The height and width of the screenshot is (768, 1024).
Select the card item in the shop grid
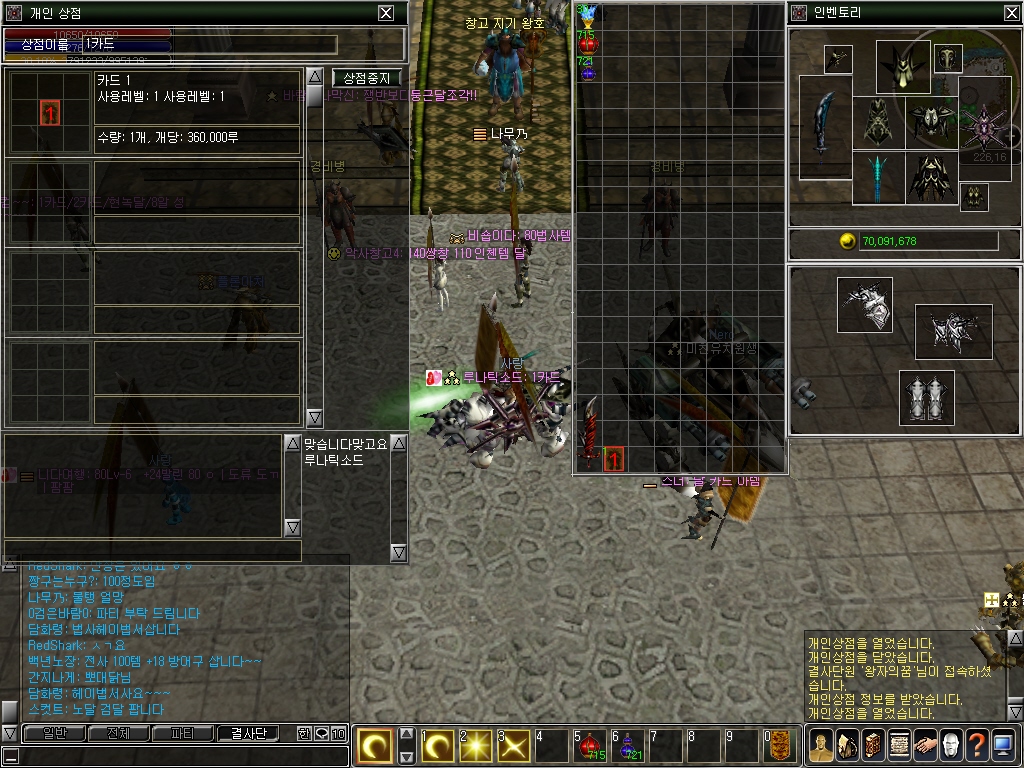[612, 460]
